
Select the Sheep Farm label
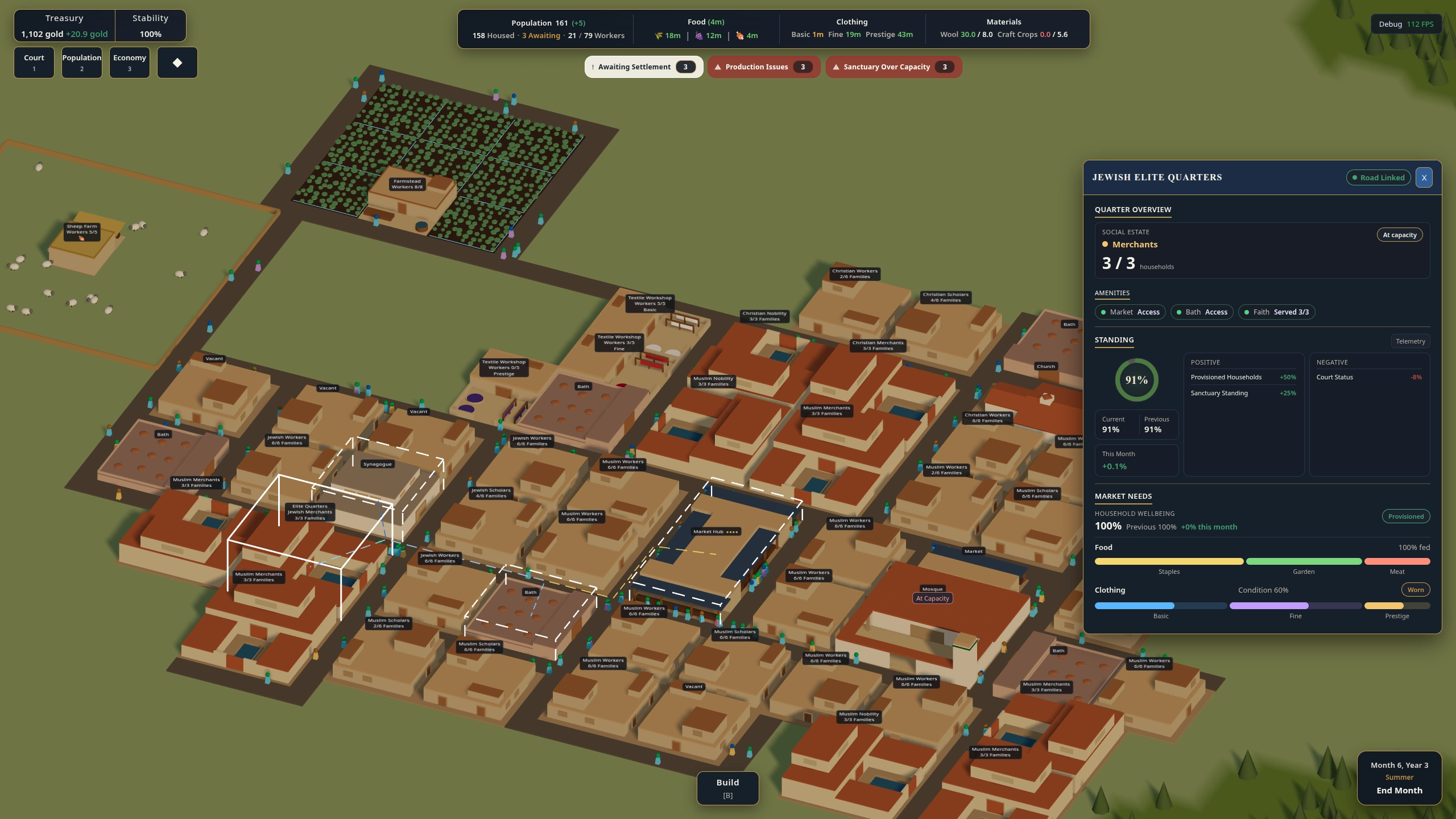point(82,229)
